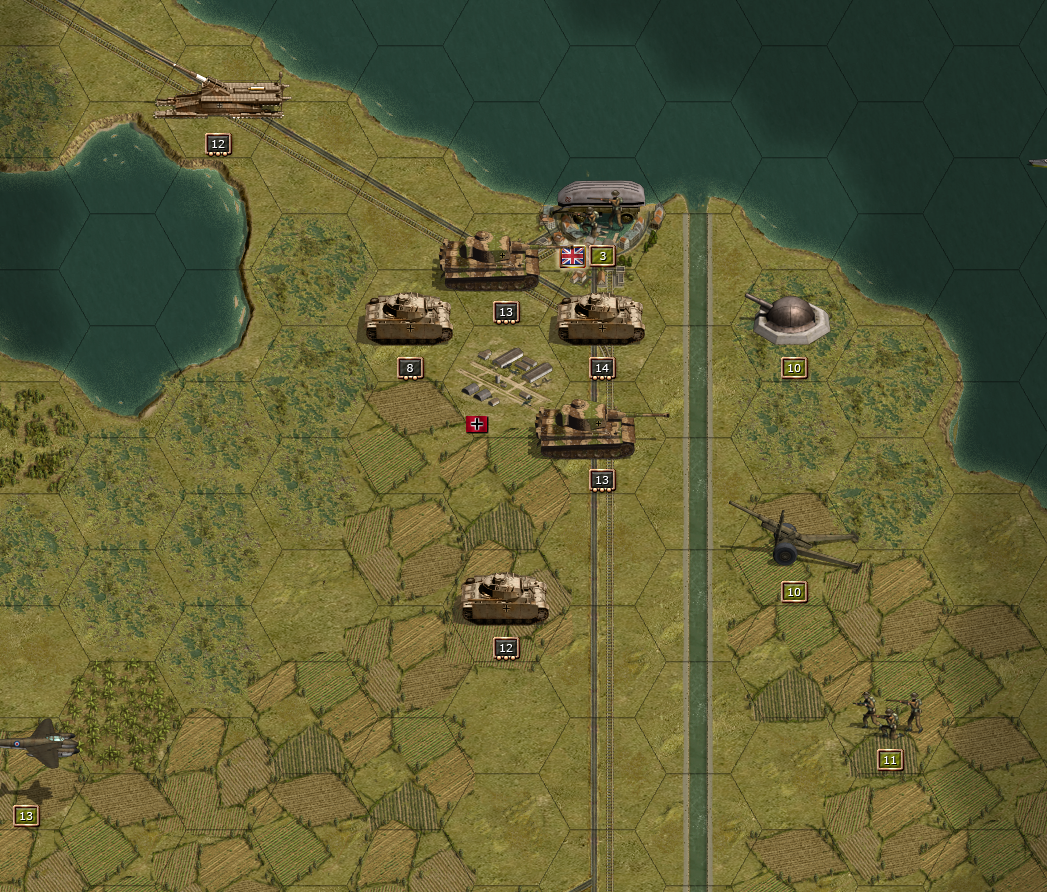Select the German tank with strength 8
Viewport: 1047px width, 892px height.
[x=408, y=319]
